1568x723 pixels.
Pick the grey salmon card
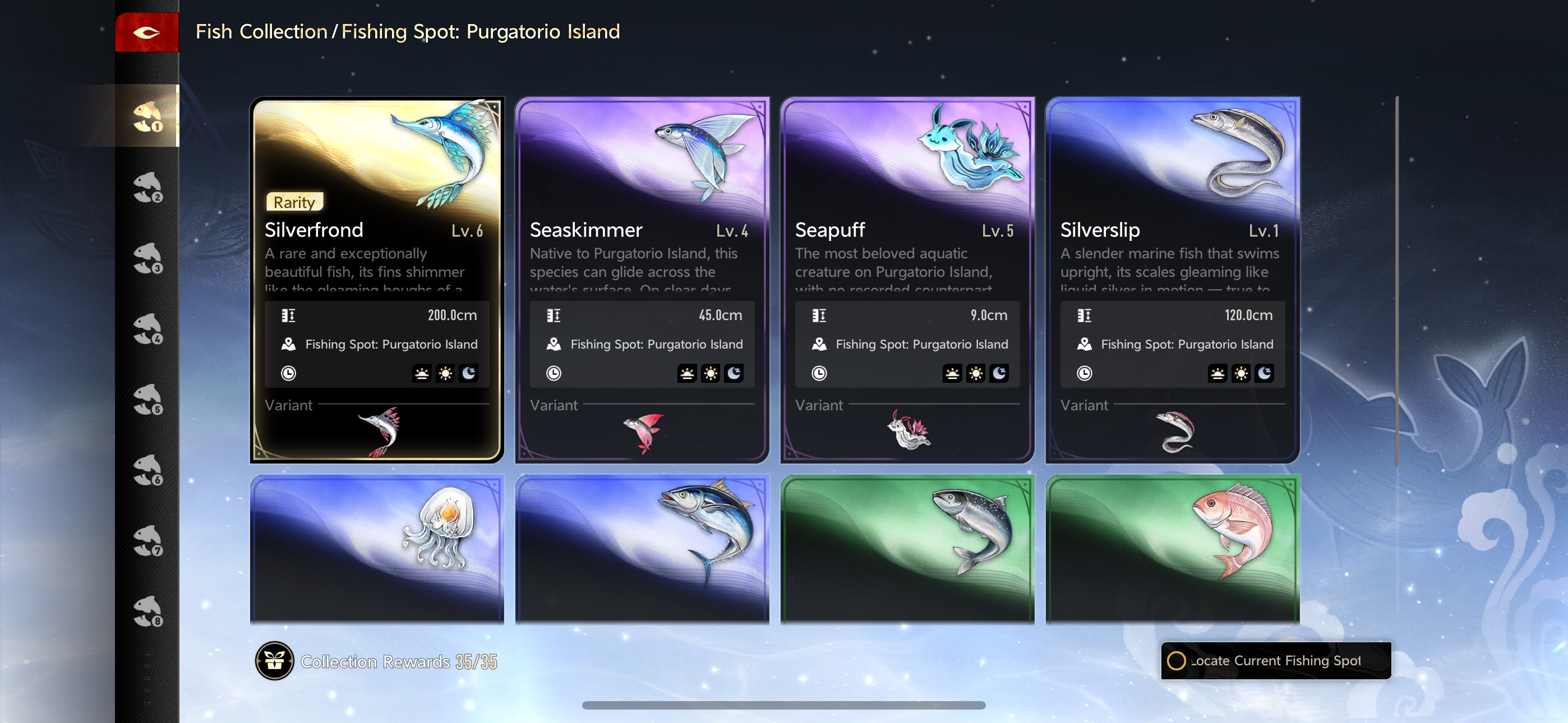click(x=907, y=548)
